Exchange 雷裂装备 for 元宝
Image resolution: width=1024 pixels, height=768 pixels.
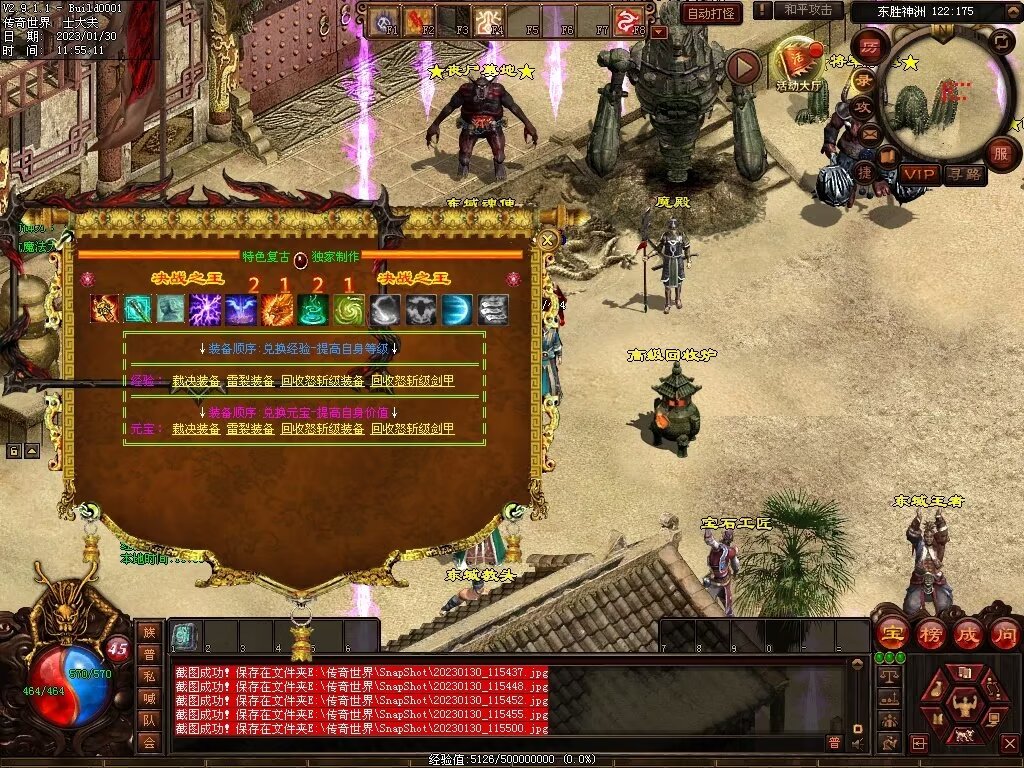(250, 429)
